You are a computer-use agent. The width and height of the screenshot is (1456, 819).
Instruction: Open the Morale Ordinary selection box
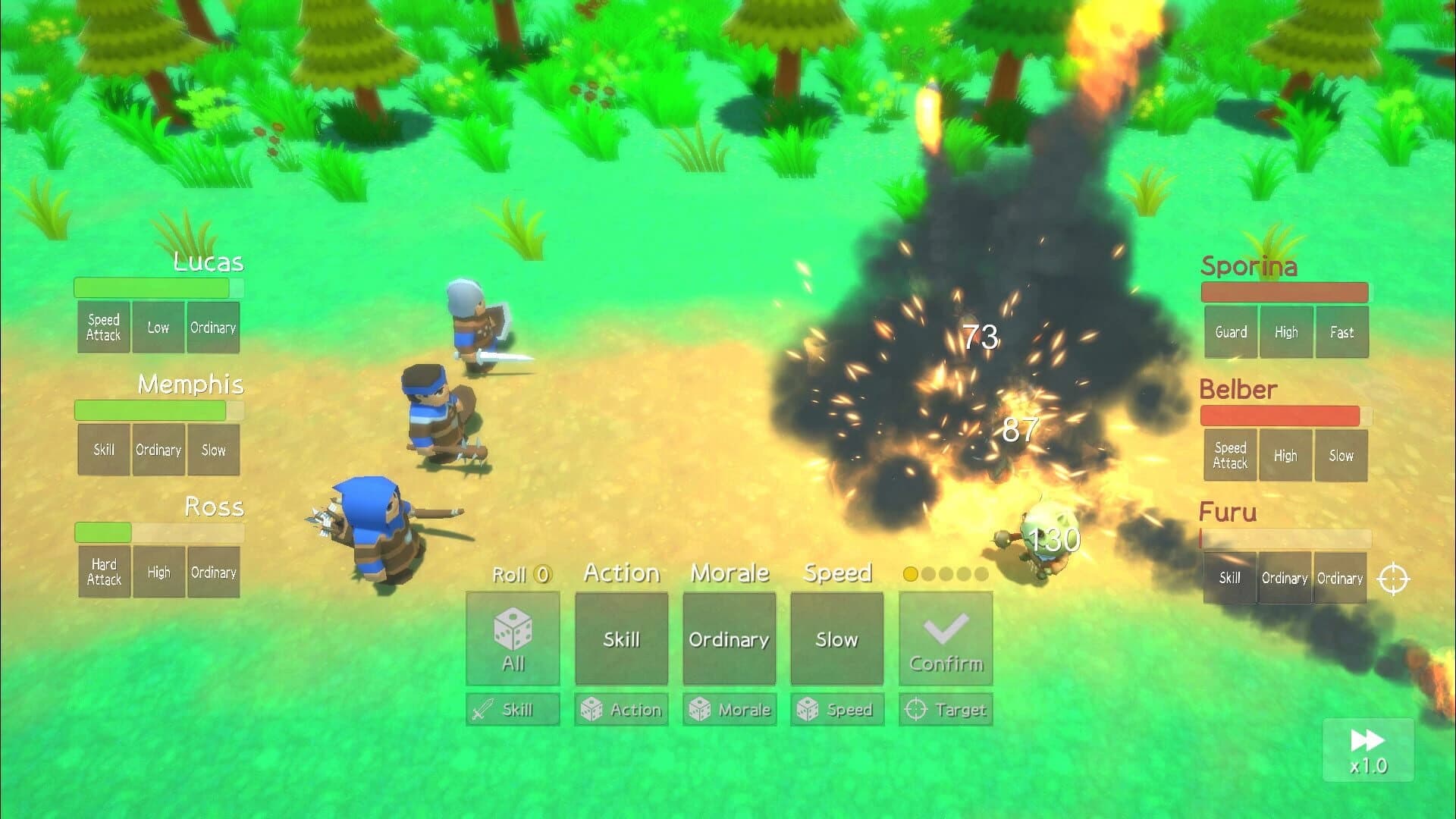tap(728, 639)
